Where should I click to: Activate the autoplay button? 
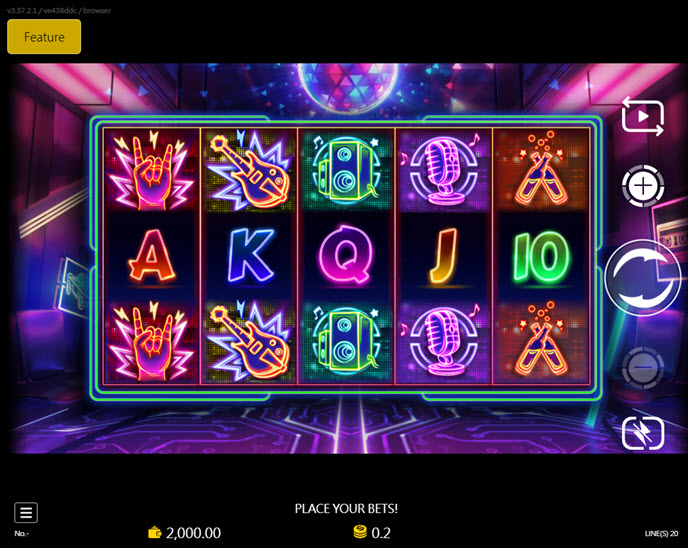642,117
